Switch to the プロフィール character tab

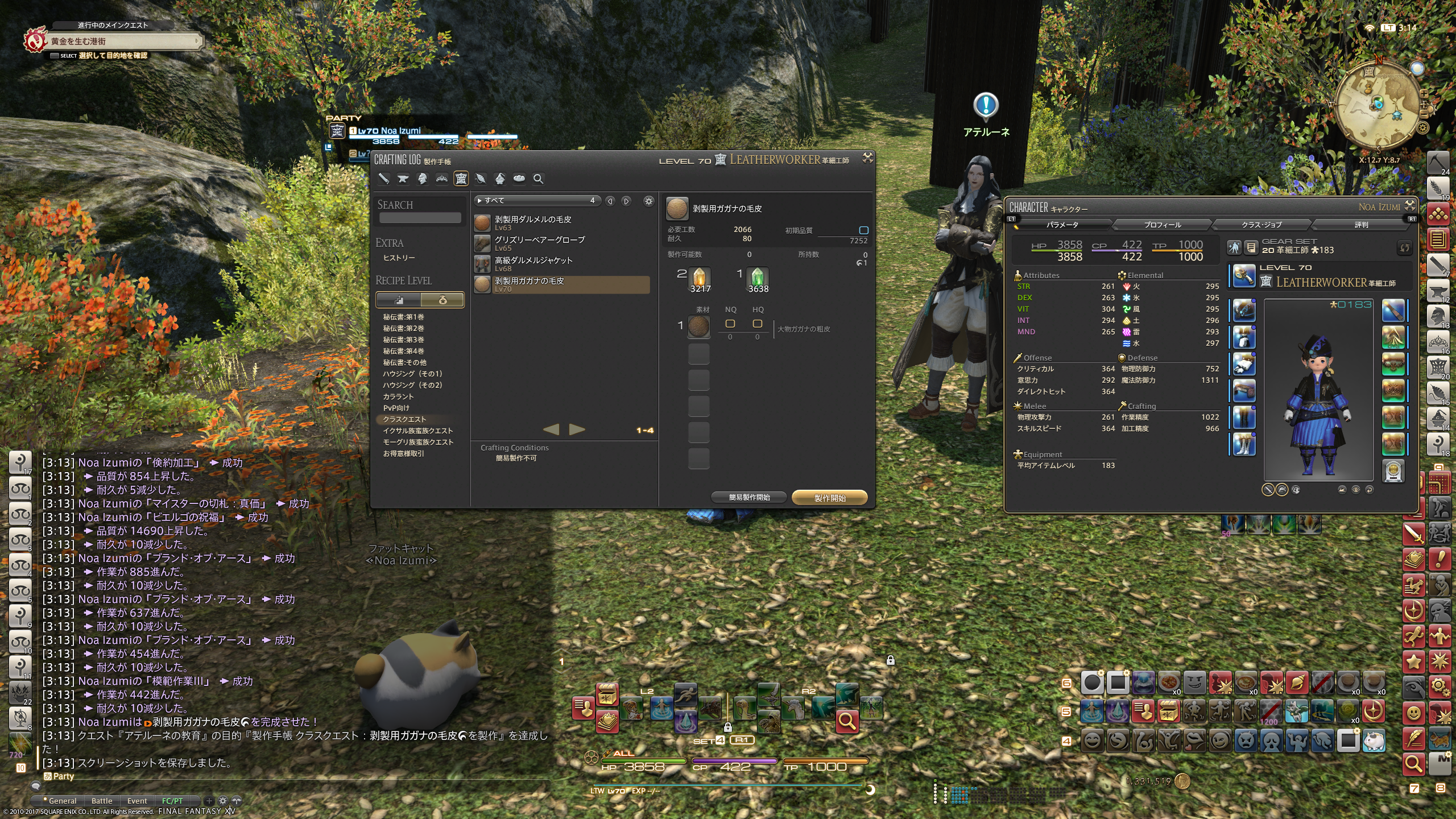(1162, 225)
